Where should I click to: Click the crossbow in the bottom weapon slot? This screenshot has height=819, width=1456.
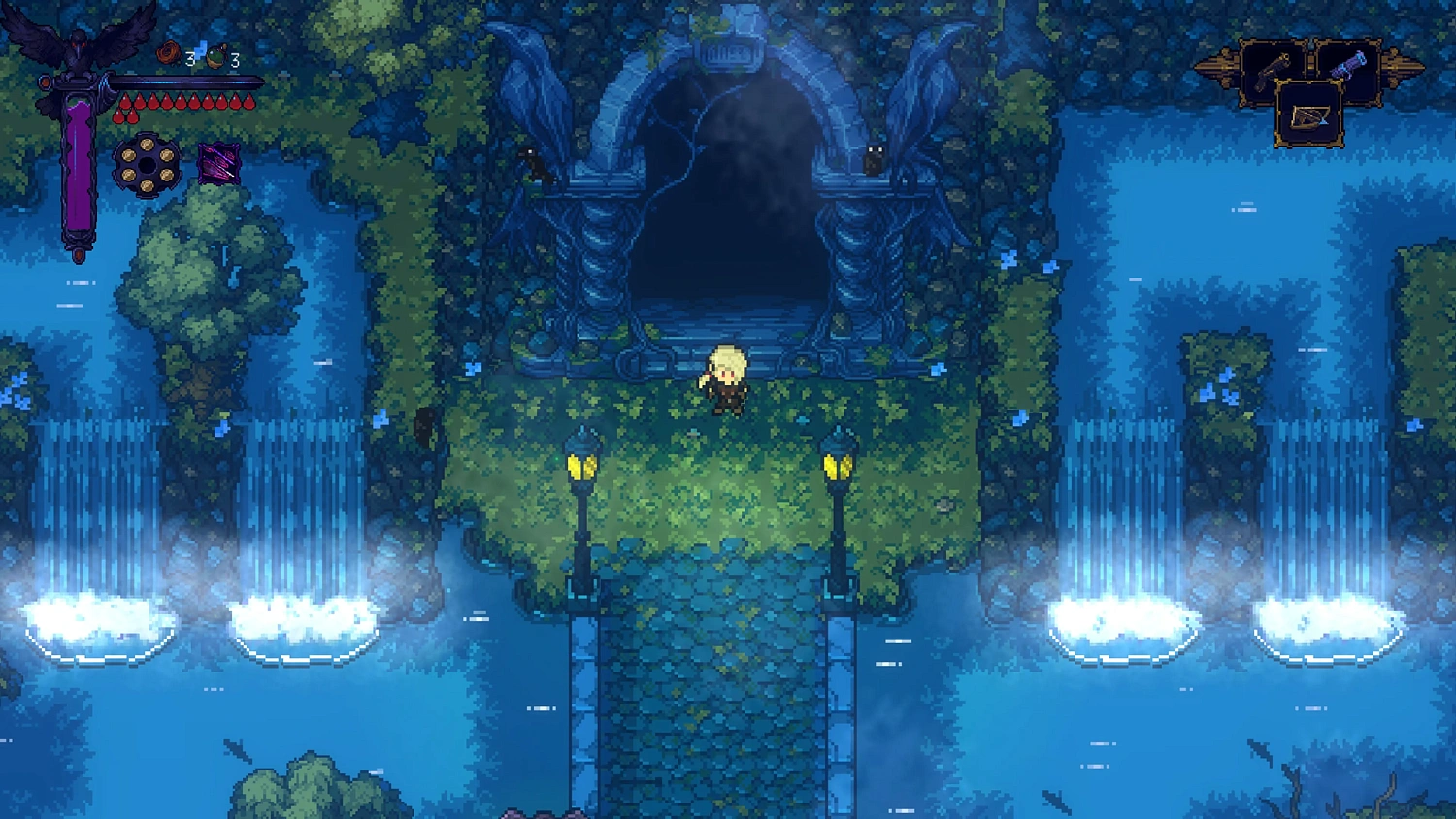point(1309,117)
